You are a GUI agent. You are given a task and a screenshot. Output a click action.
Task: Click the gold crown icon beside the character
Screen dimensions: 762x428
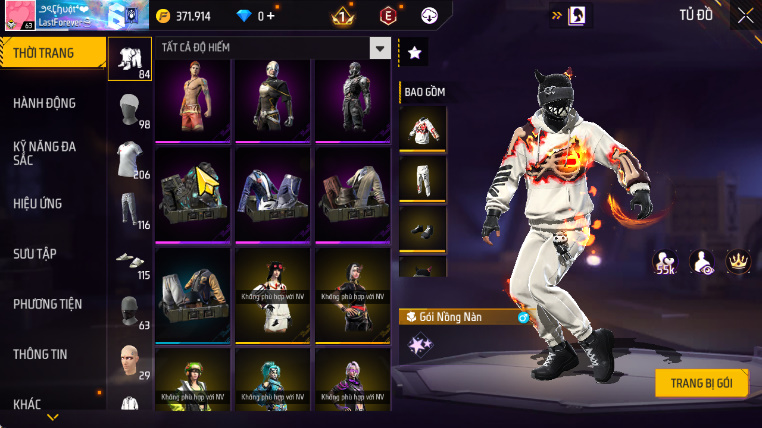click(x=738, y=262)
